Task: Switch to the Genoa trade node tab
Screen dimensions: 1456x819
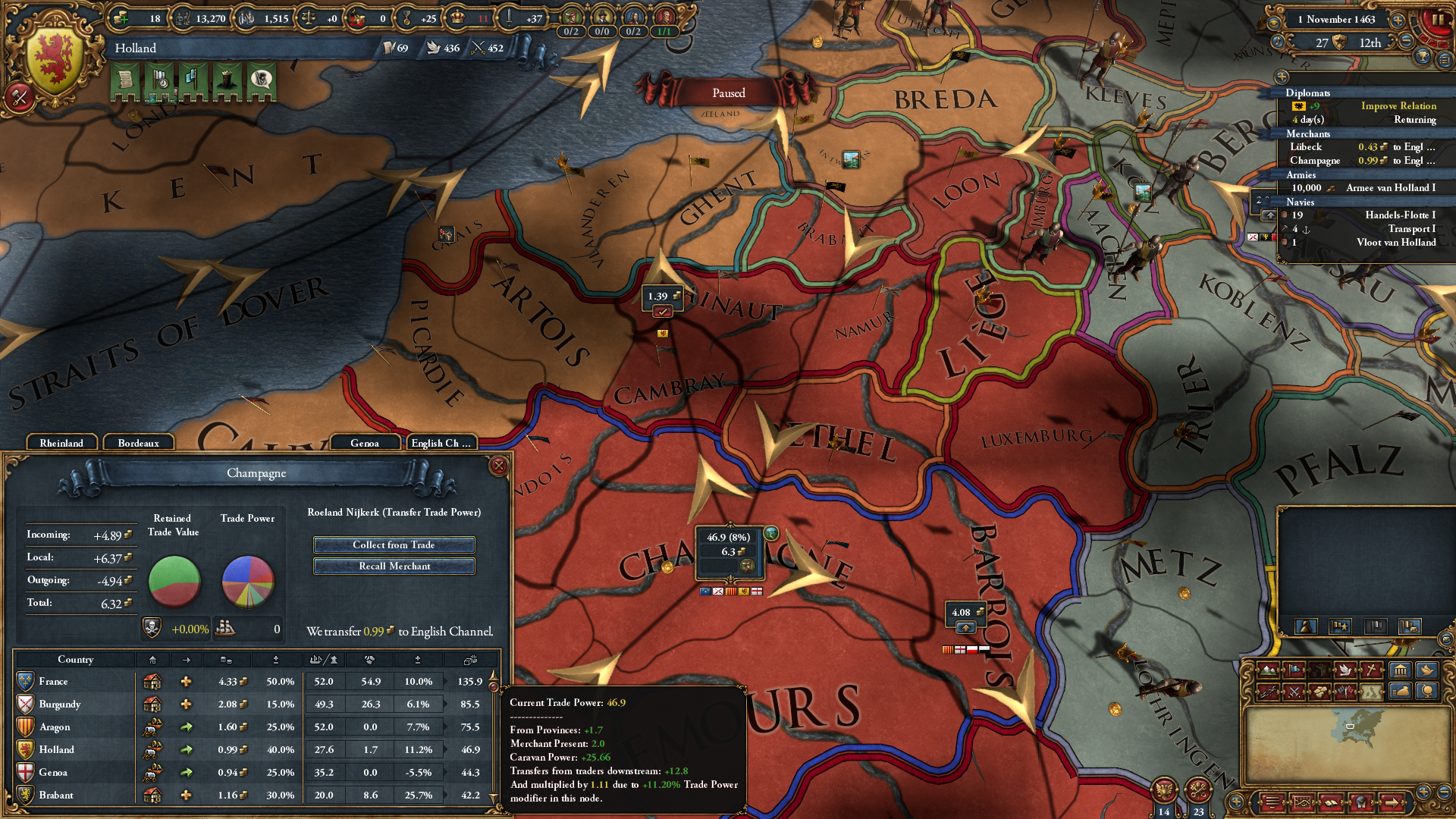Action: (366, 442)
